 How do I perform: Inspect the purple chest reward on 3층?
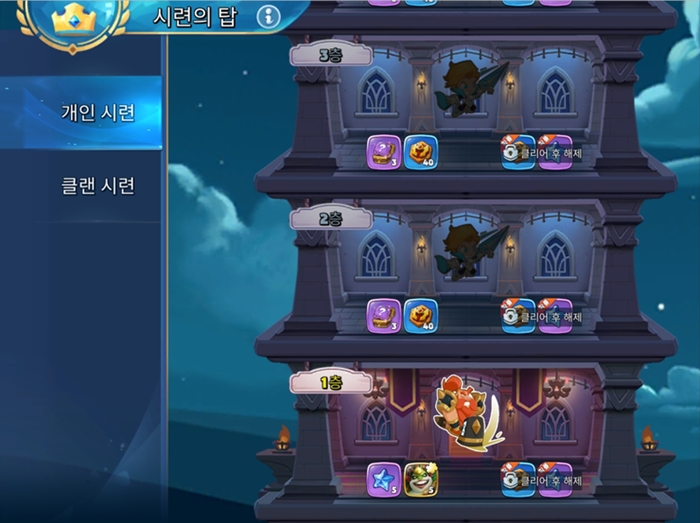coord(383,152)
